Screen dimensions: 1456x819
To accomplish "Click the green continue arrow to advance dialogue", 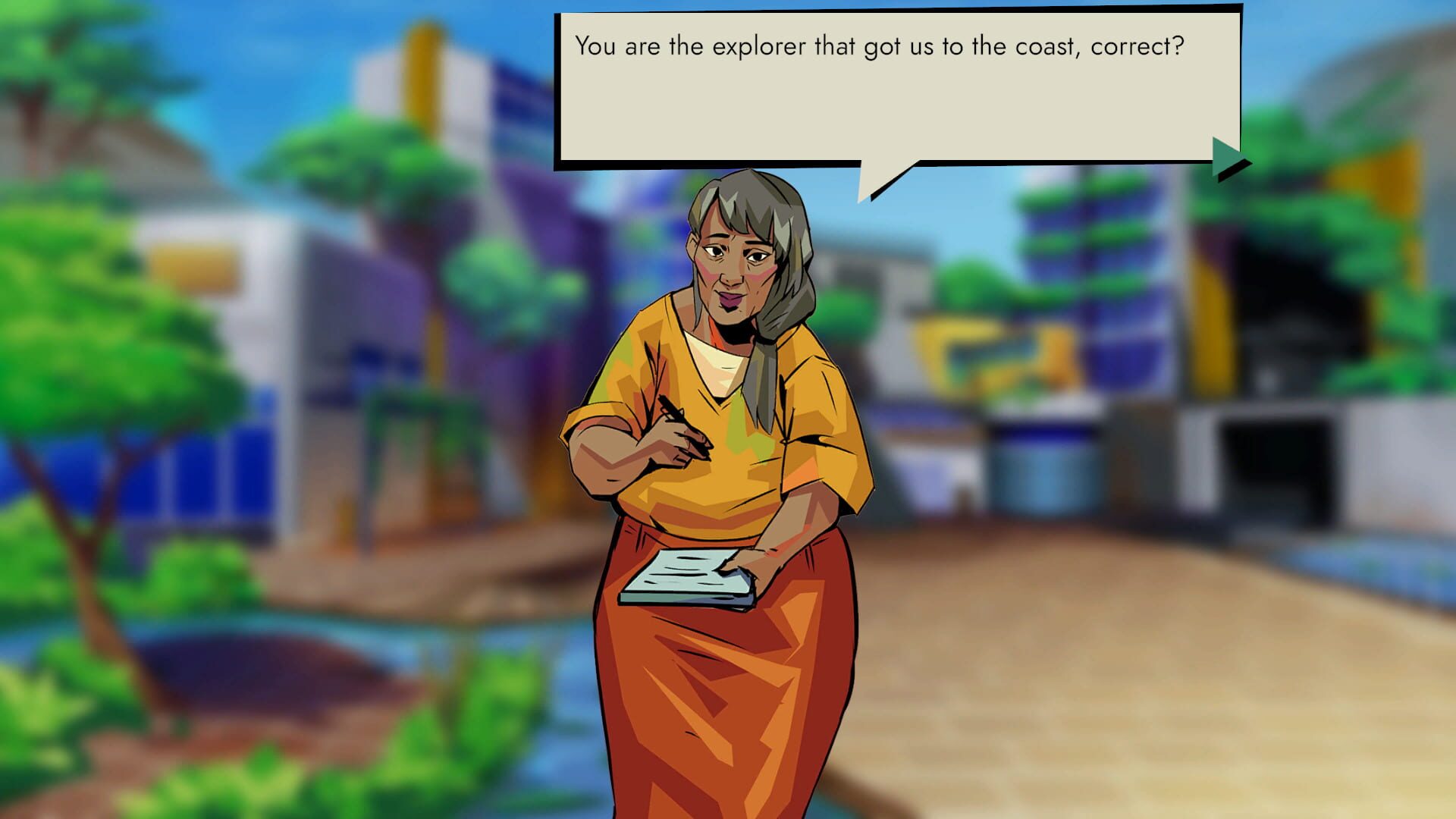I will click(x=1222, y=155).
